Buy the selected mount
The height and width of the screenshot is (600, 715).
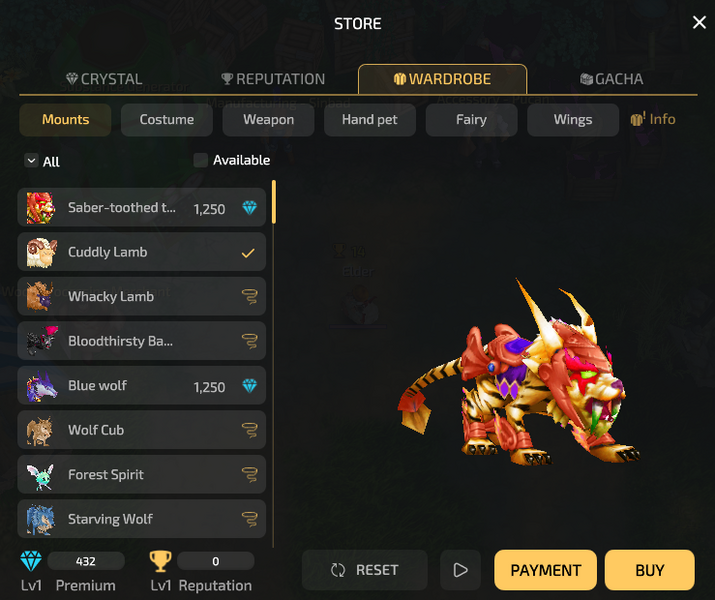(x=649, y=570)
